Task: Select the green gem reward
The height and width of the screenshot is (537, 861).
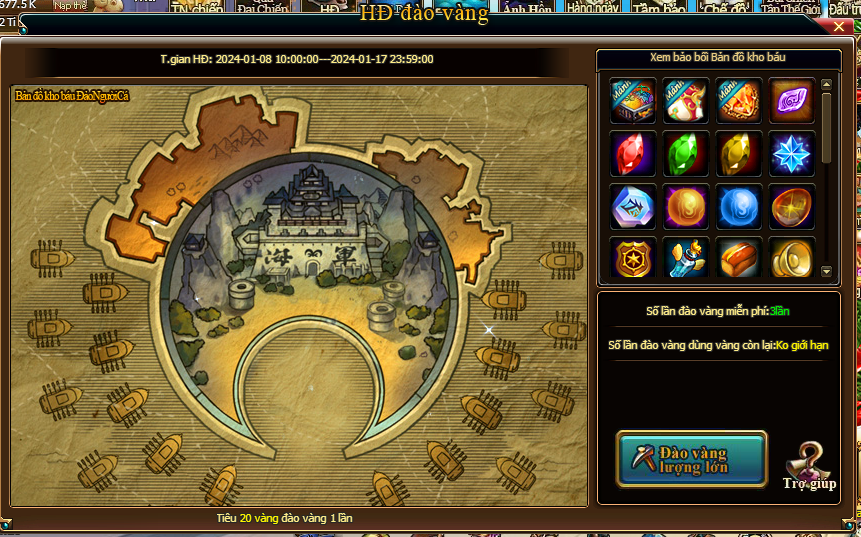Action: click(x=686, y=154)
